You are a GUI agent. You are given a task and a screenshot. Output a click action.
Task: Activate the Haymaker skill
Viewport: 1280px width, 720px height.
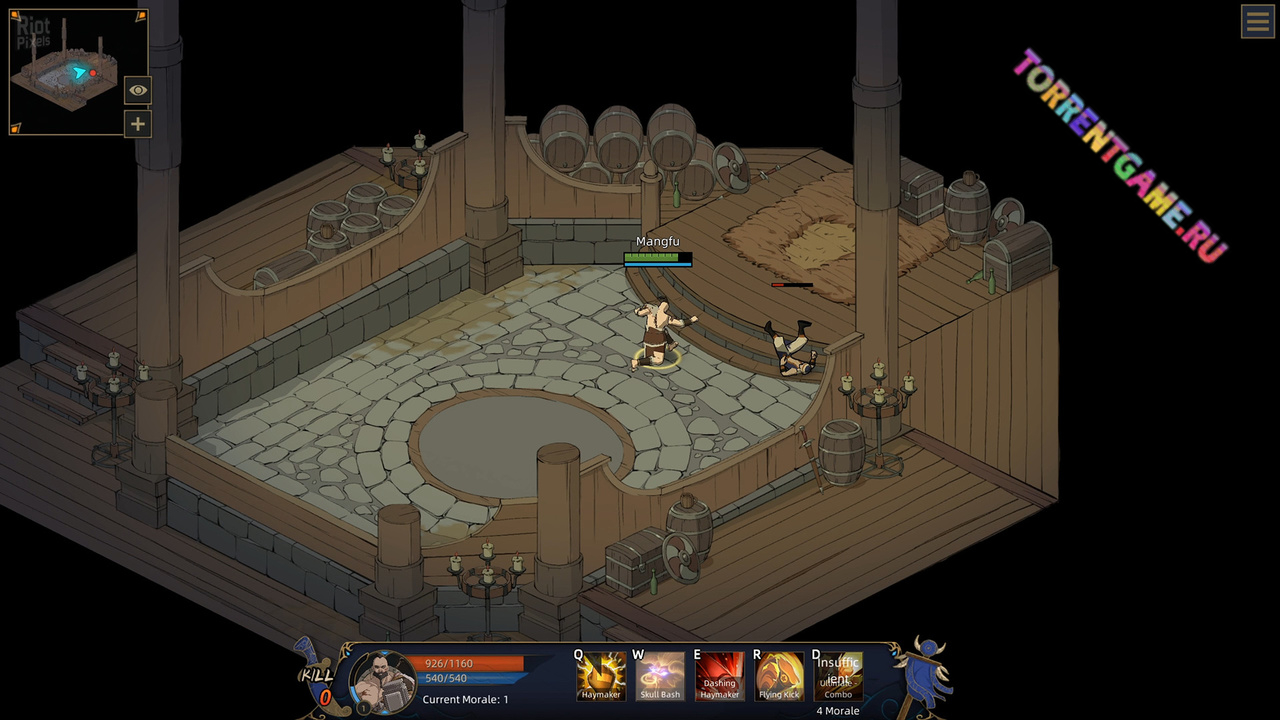pyautogui.click(x=601, y=676)
